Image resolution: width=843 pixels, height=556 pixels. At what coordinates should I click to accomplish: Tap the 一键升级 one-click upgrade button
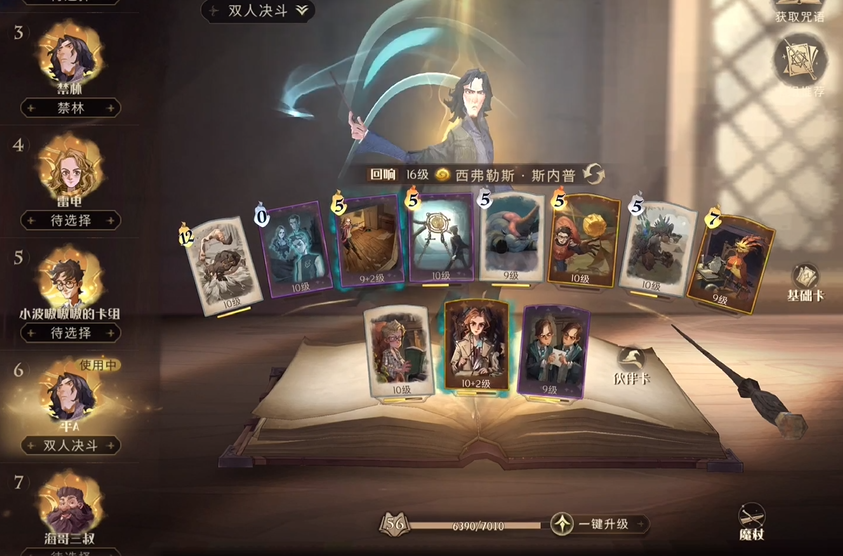click(x=599, y=524)
